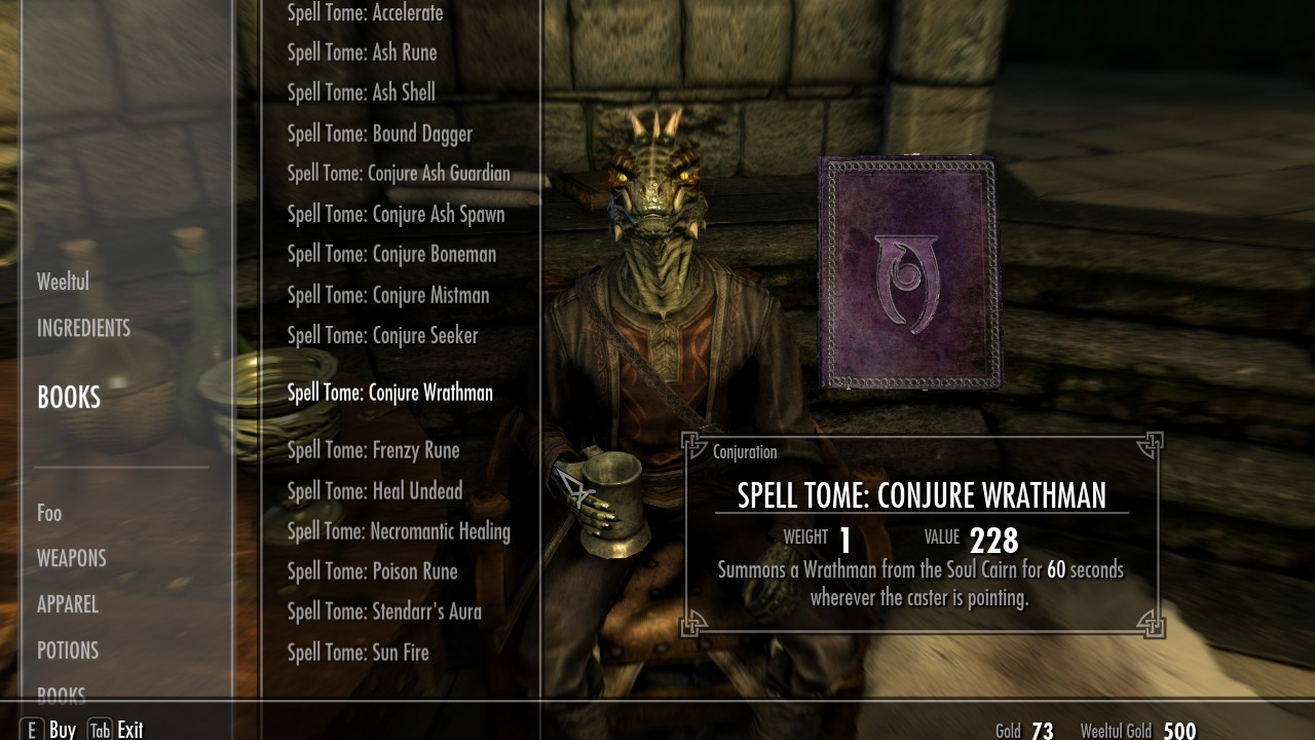
Task: Click Buy to purchase the selected tome
Action: [62, 728]
